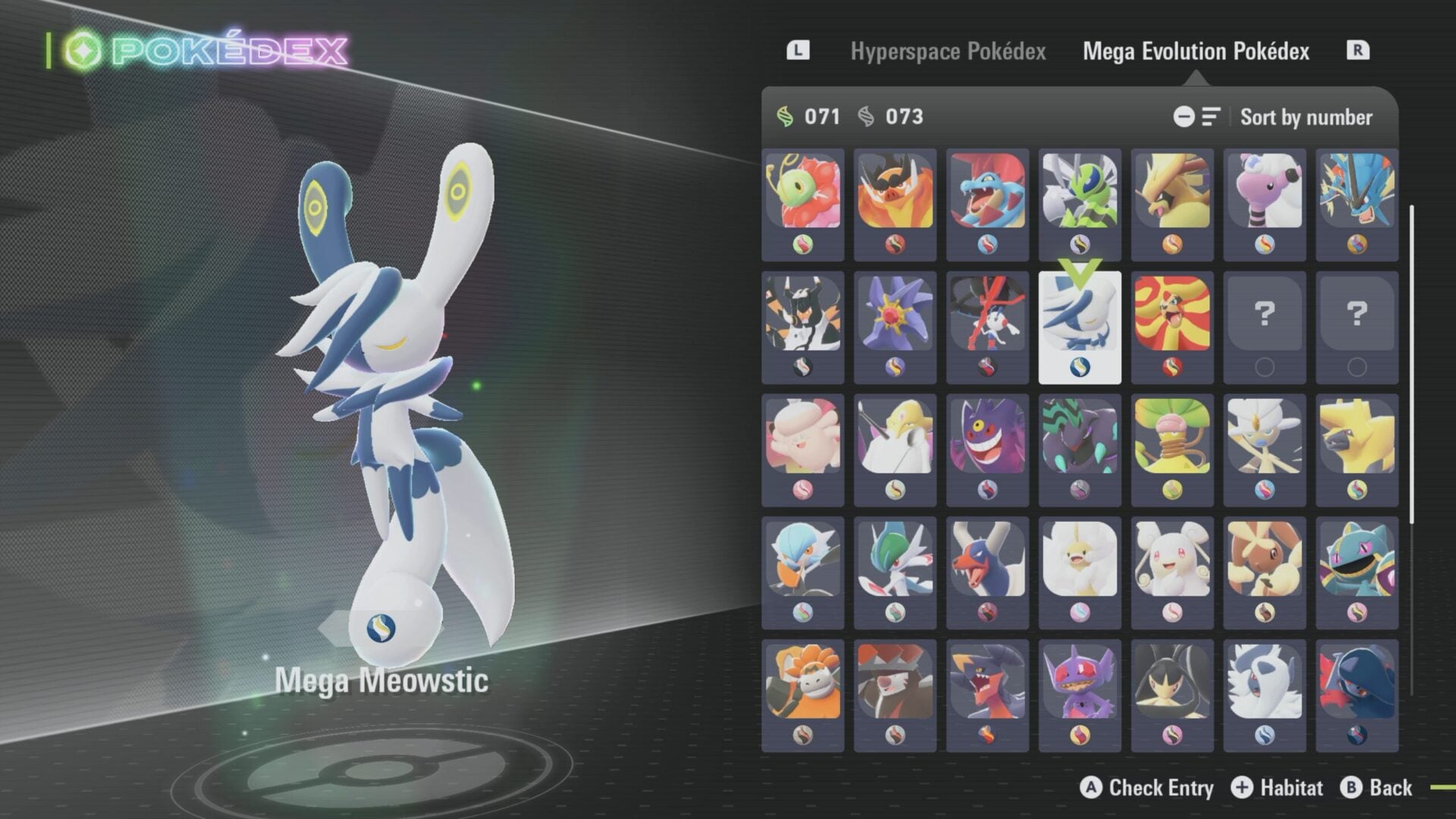Image resolution: width=1456 pixels, height=819 pixels.
Task: Select the Mega Evolution Pokédex tab
Action: coord(1197,52)
